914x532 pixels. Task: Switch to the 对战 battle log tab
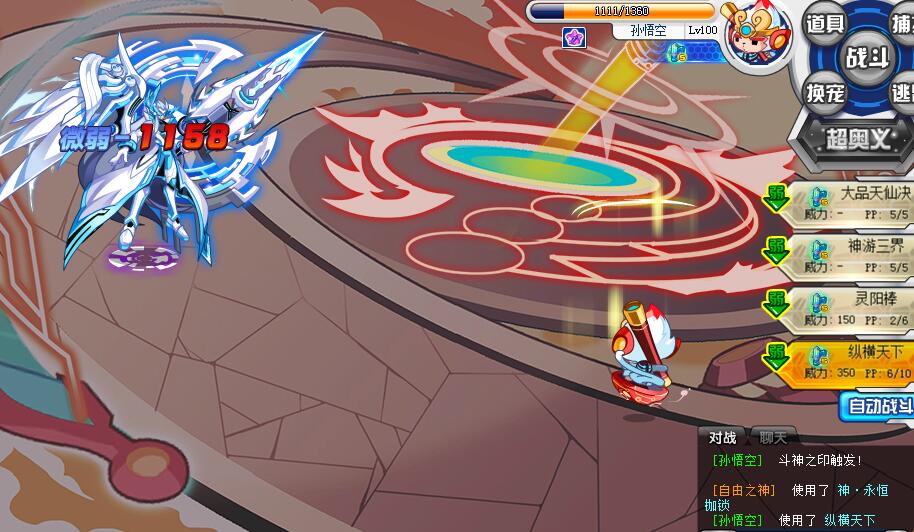tap(722, 437)
